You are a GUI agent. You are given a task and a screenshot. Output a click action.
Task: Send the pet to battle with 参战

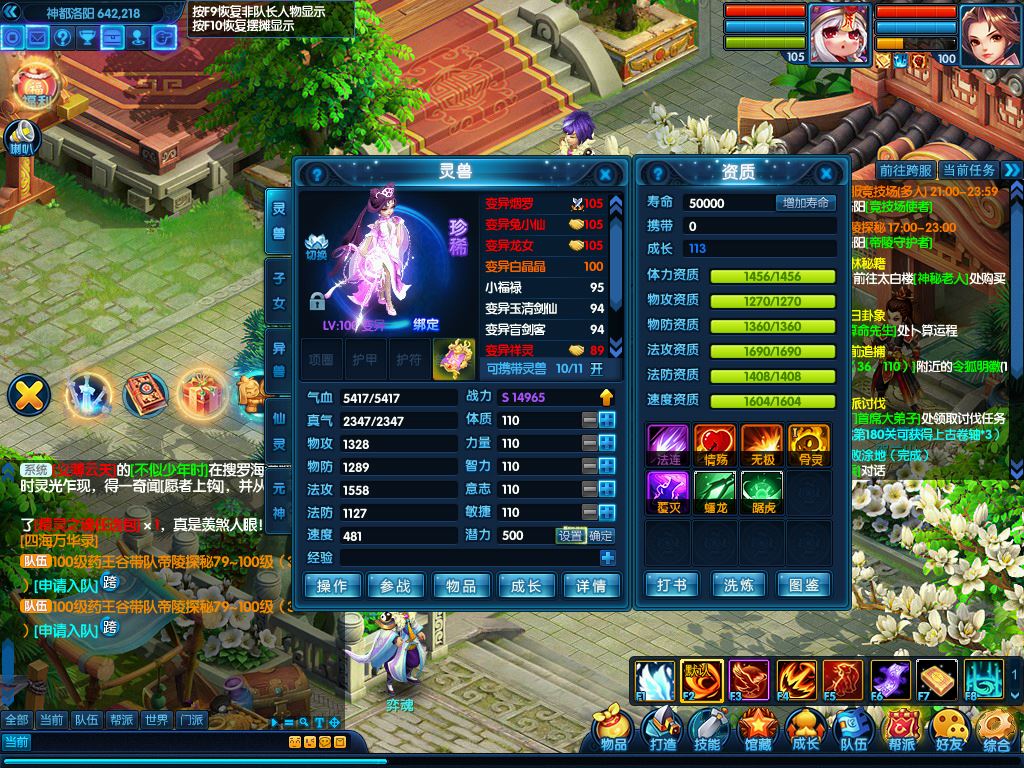click(x=397, y=586)
